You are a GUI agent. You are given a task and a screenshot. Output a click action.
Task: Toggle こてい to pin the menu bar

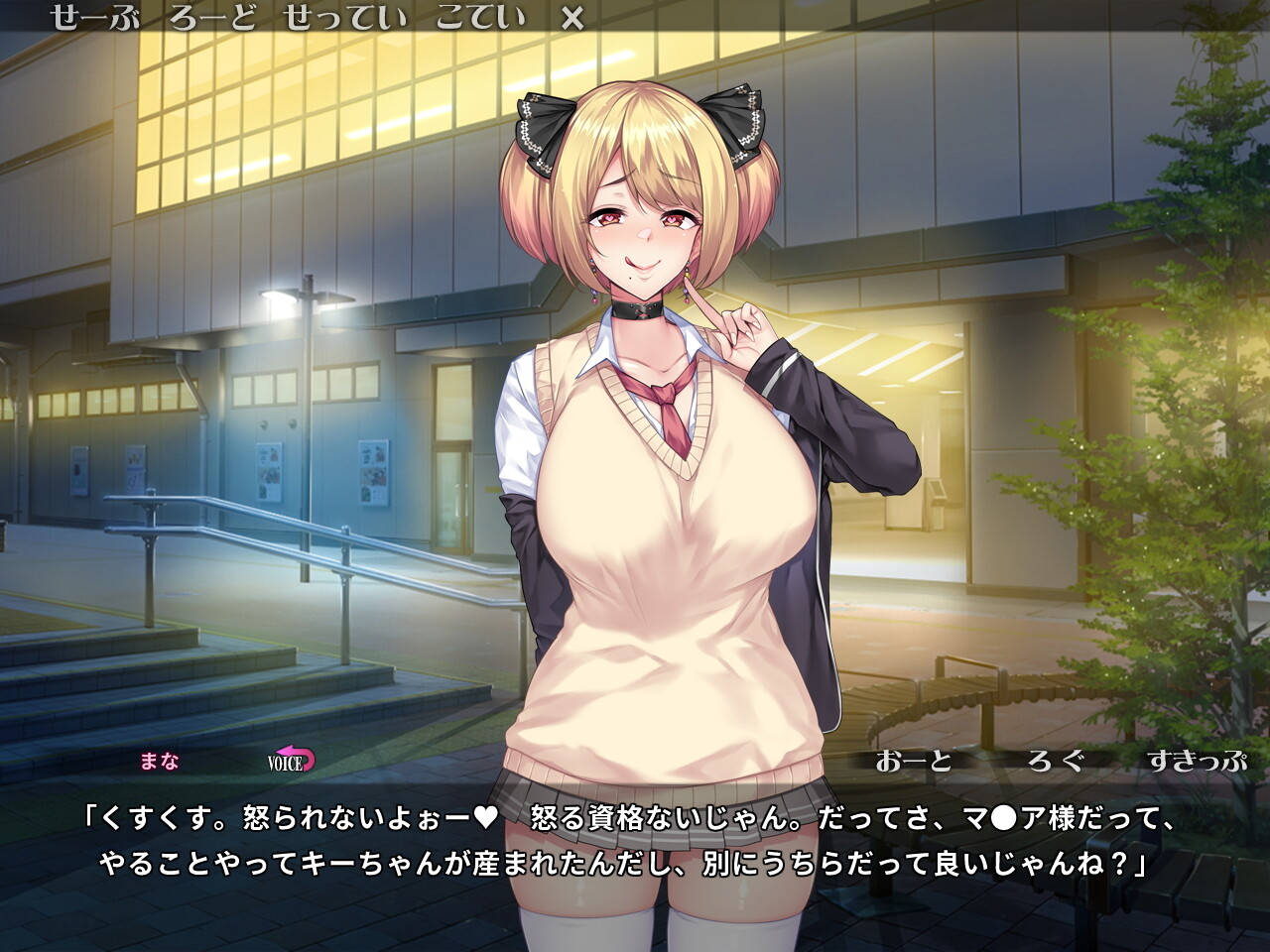click(x=481, y=17)
